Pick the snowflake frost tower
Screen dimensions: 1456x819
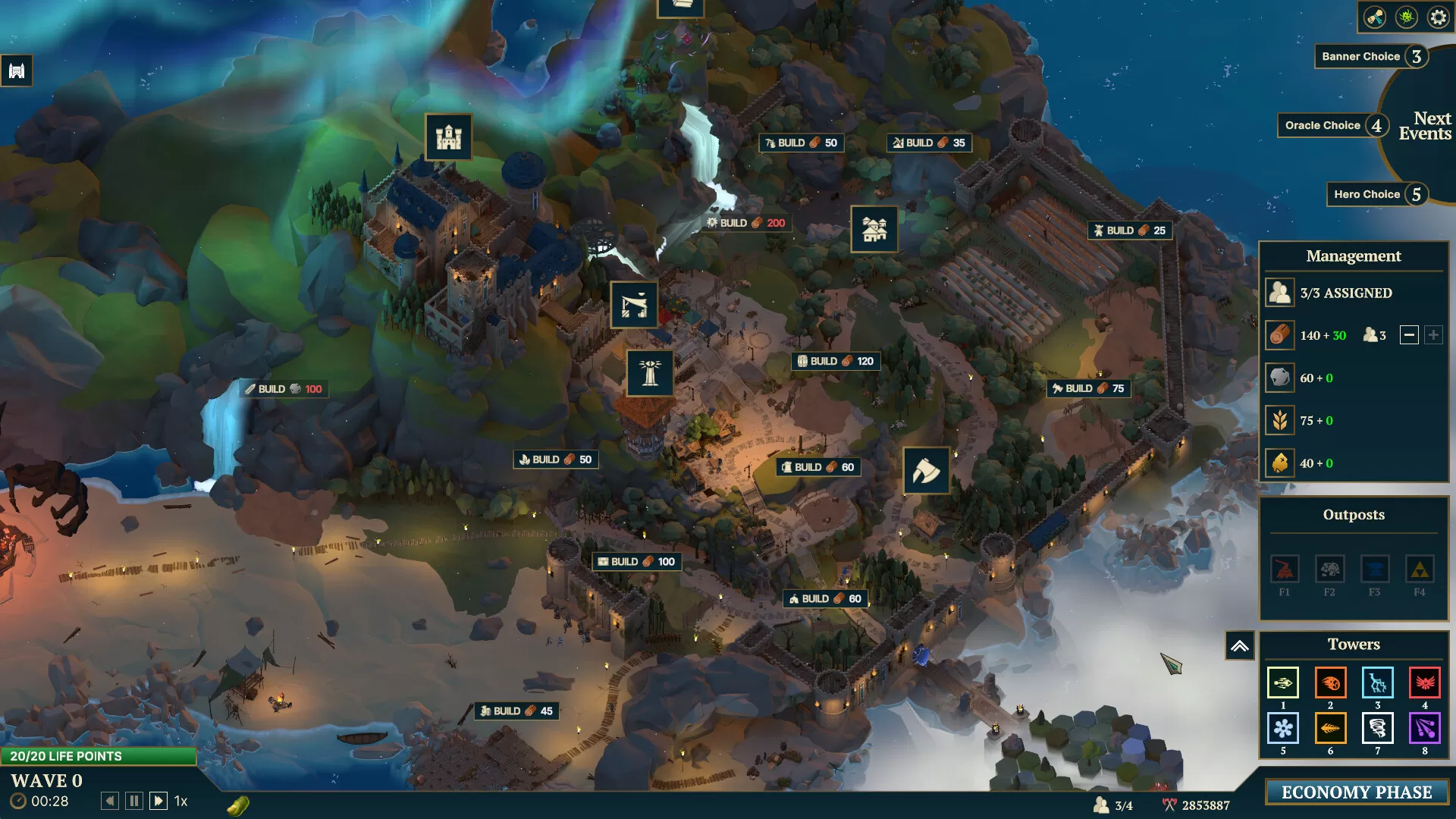click(x=1282, y=729)
